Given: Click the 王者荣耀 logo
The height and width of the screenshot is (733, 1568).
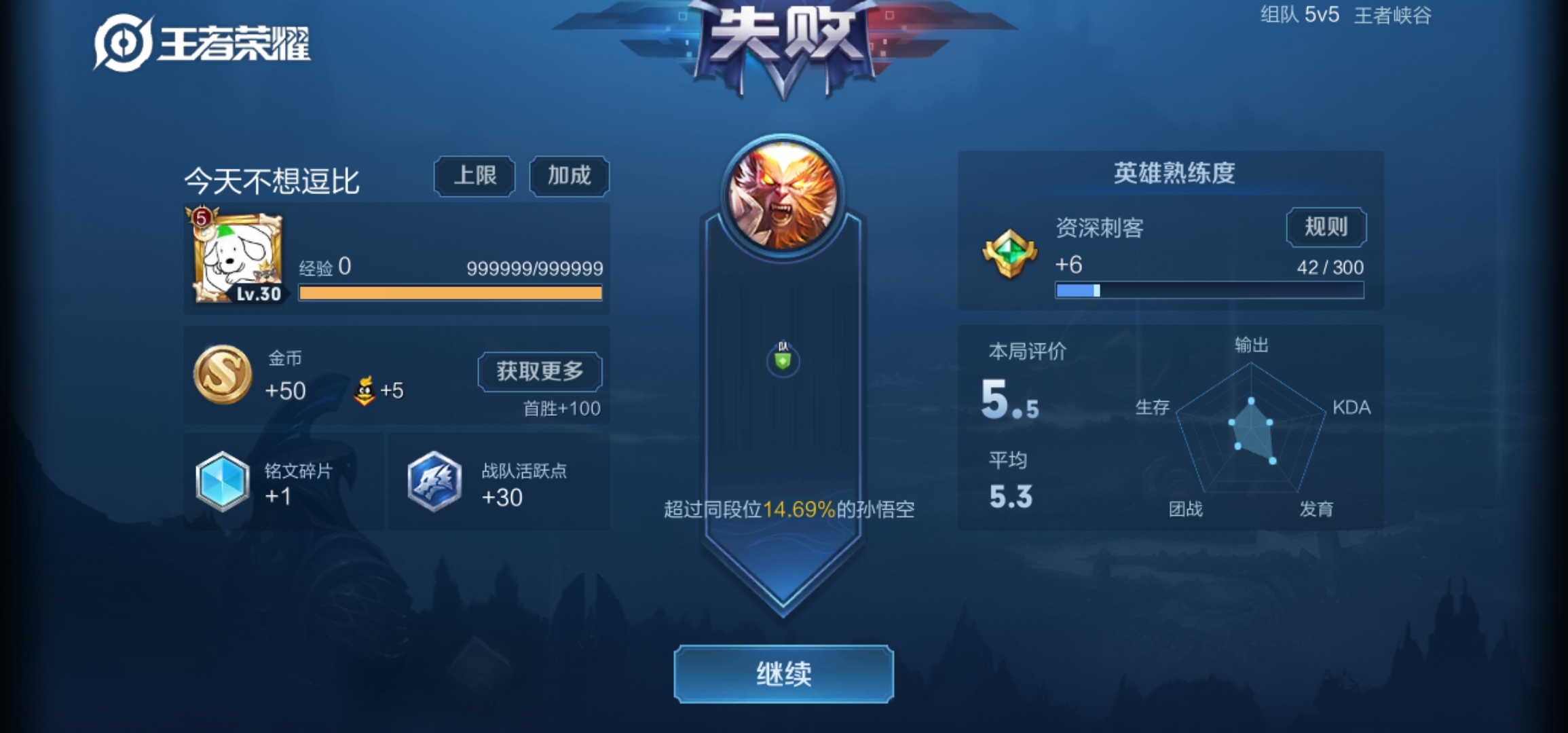Looking at the screenshot, I should [200, 41].
